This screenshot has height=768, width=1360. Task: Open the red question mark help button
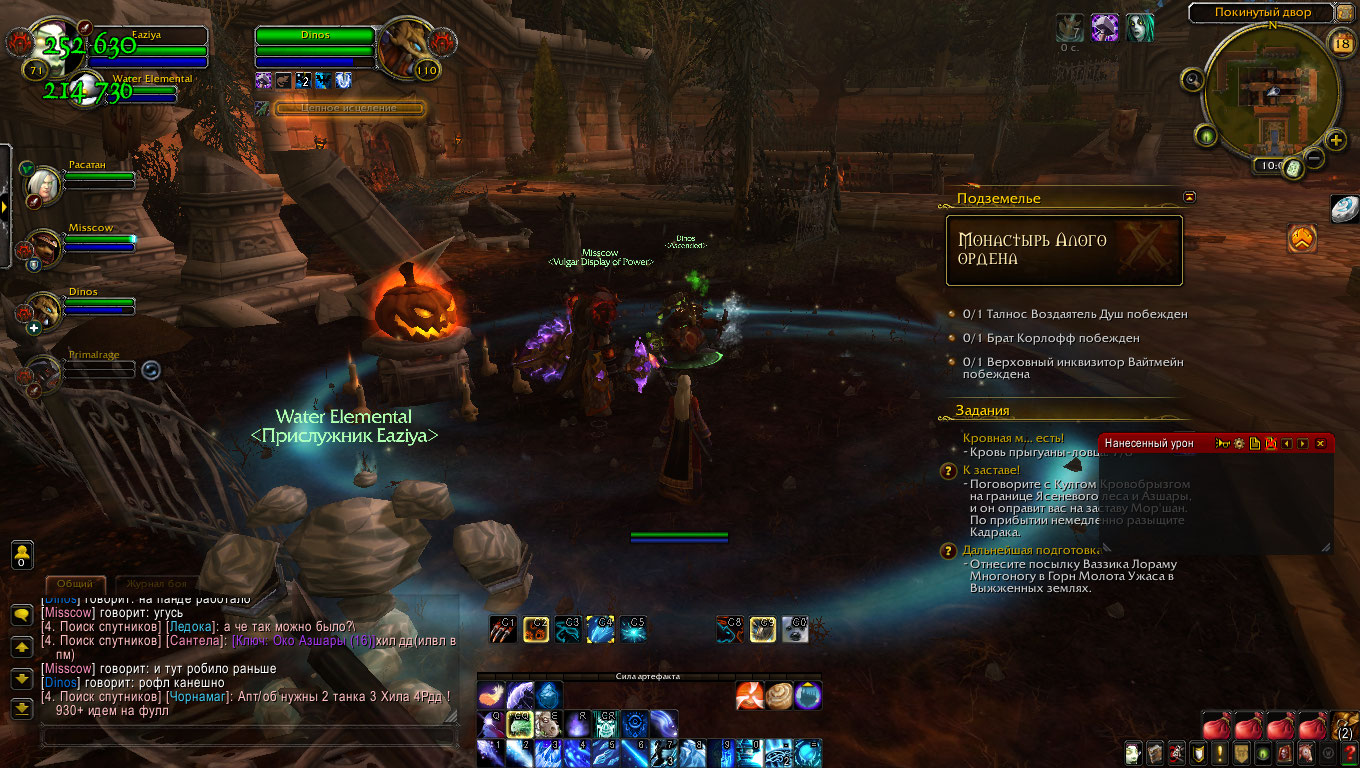point(1349,753)
